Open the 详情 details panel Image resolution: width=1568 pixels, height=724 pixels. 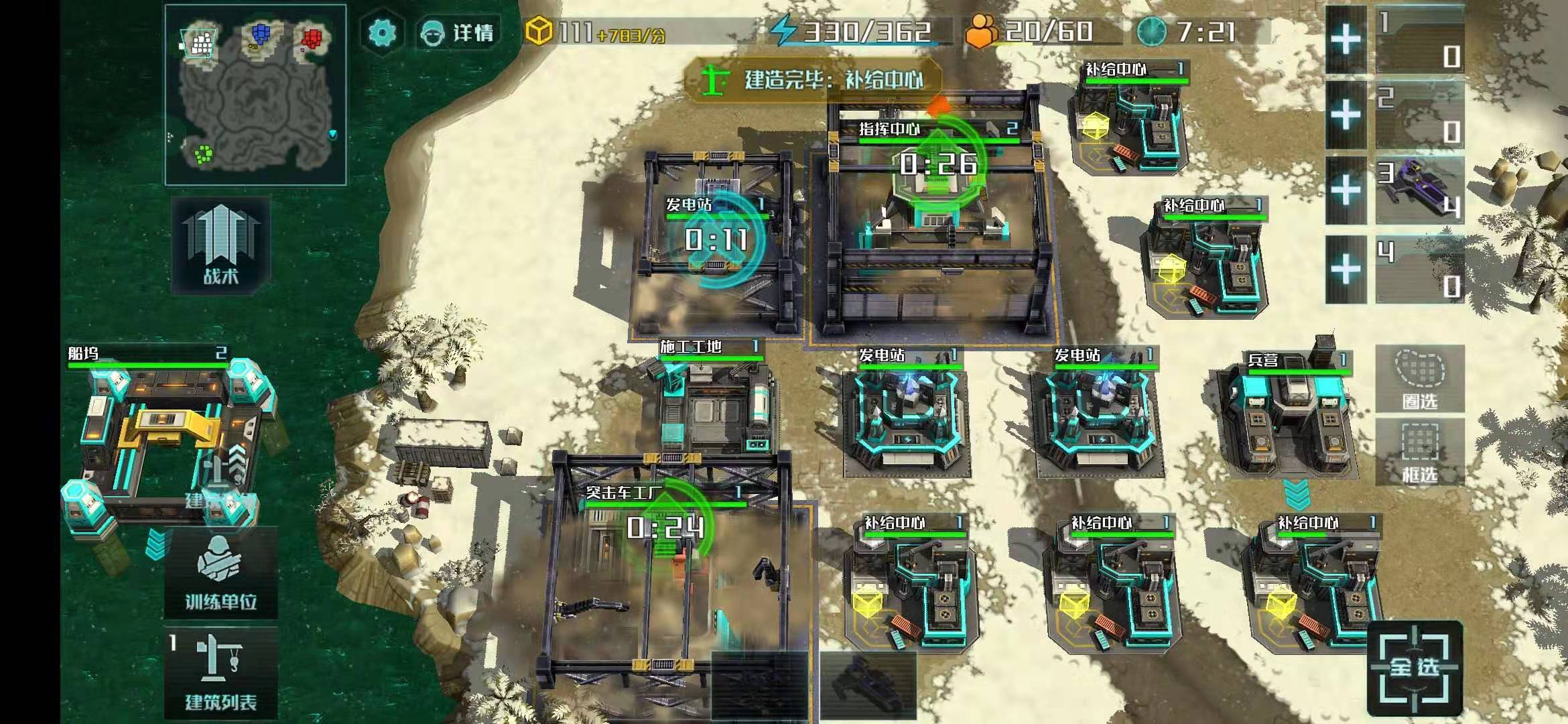point(457,32)
